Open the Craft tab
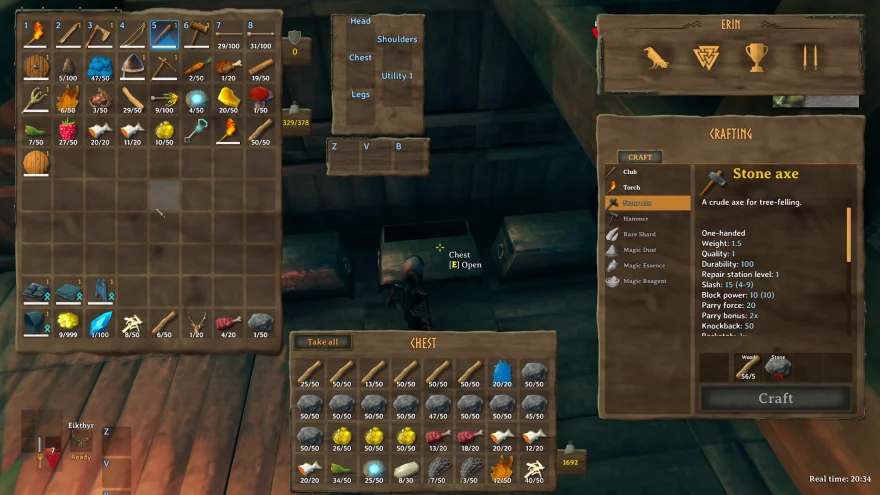880x495 pixels. pyautogui.click(x=639, y=157)
